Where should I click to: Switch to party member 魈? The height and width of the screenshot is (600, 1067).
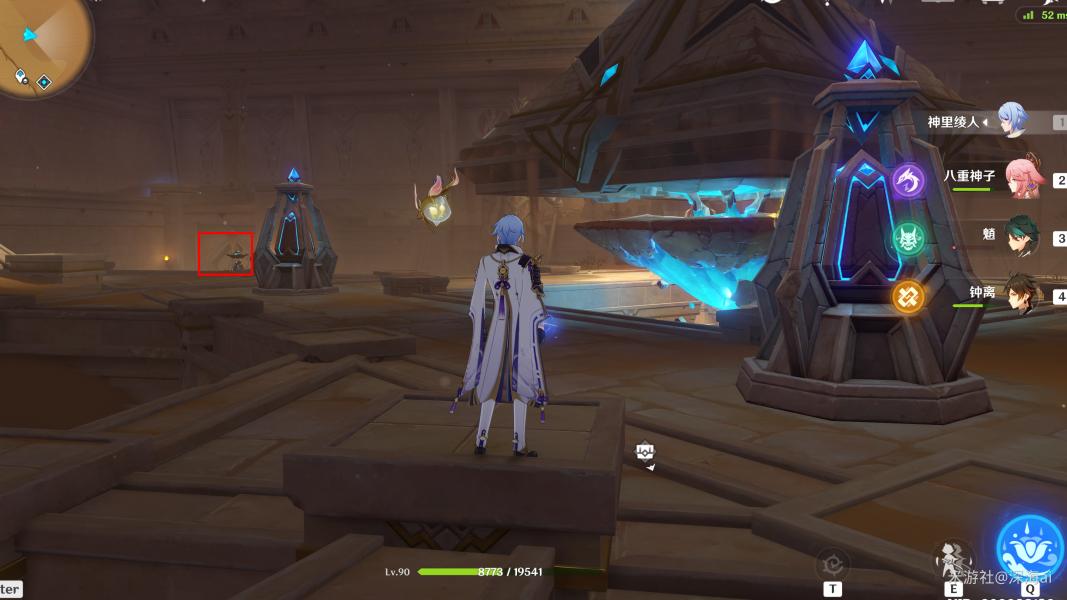click(1022, 236)
